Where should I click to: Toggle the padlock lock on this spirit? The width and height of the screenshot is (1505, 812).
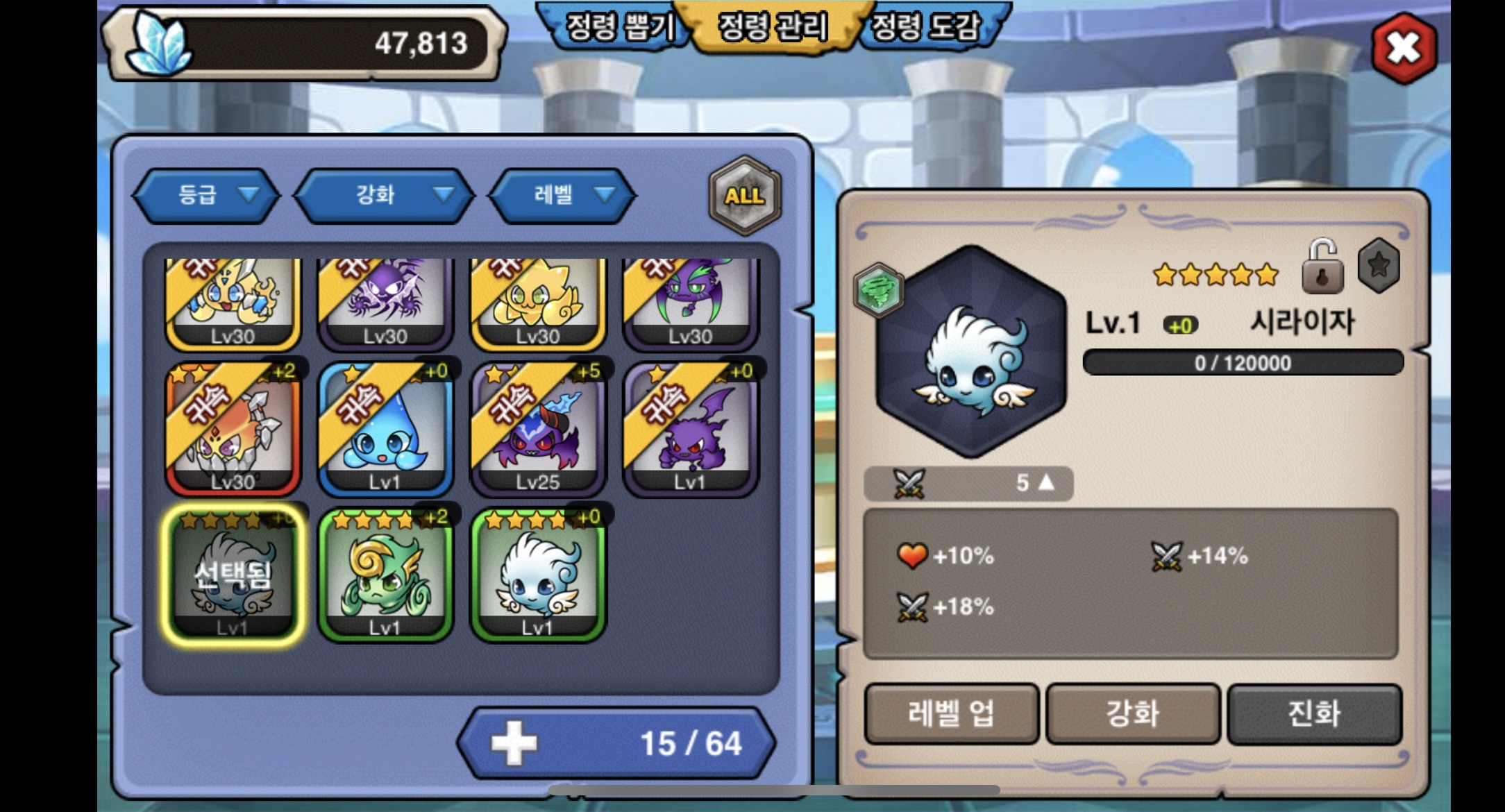tap(1322, 267)
